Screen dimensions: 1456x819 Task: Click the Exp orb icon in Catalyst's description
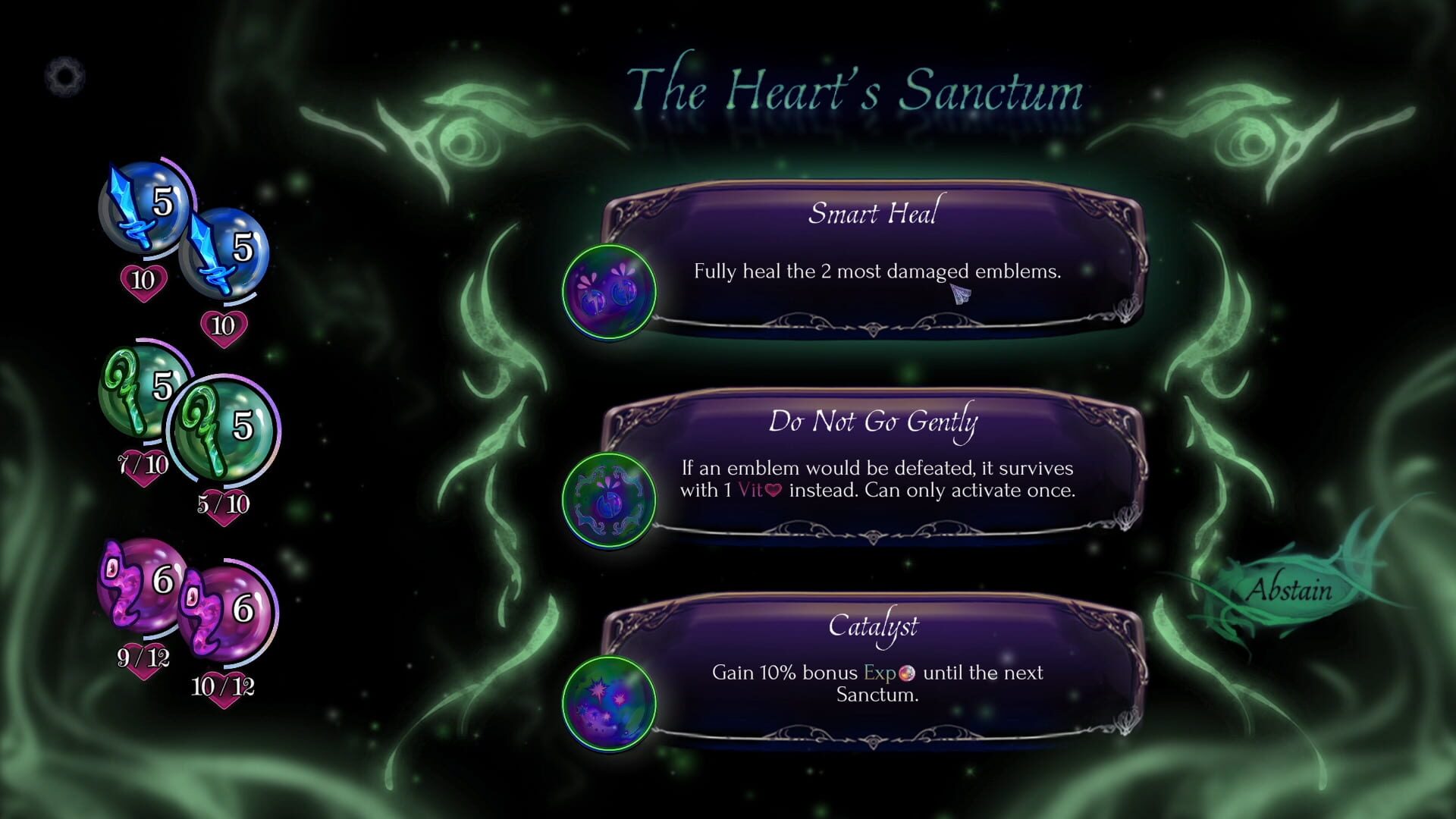tap(908, 673)
